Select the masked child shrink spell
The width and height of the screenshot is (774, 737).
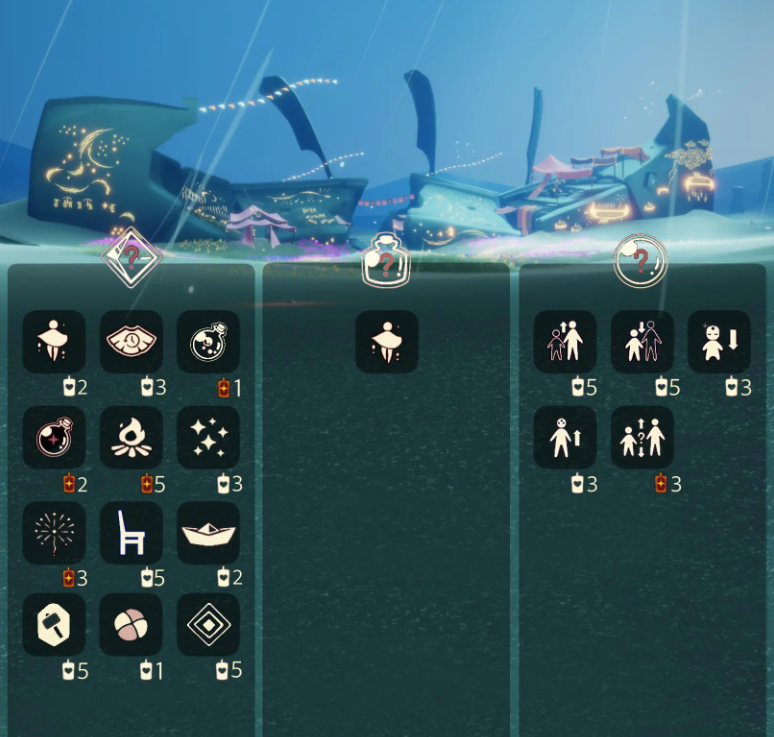719,342
